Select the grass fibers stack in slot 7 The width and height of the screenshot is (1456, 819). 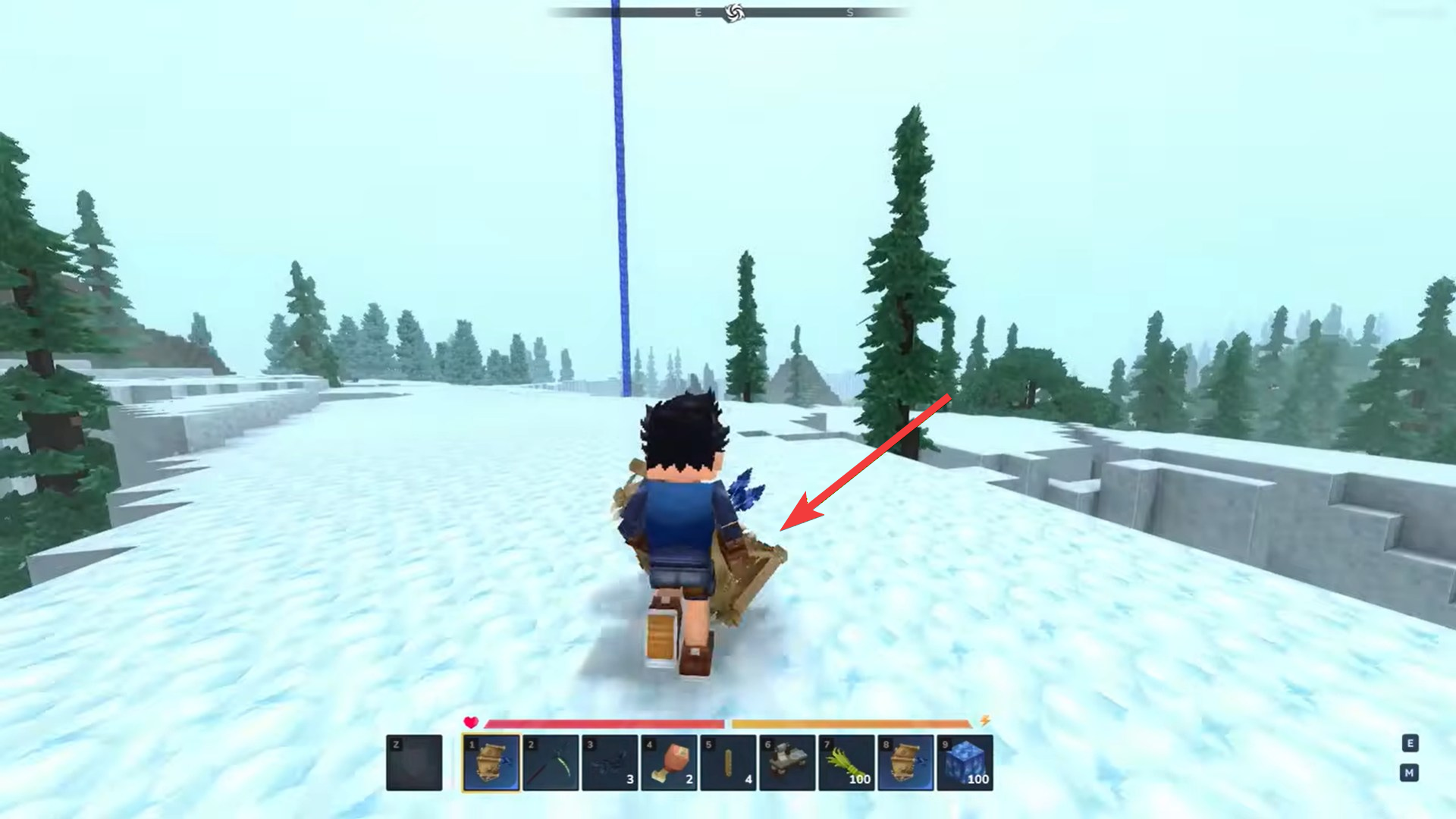pyautogui.click(x=845, y=762)
